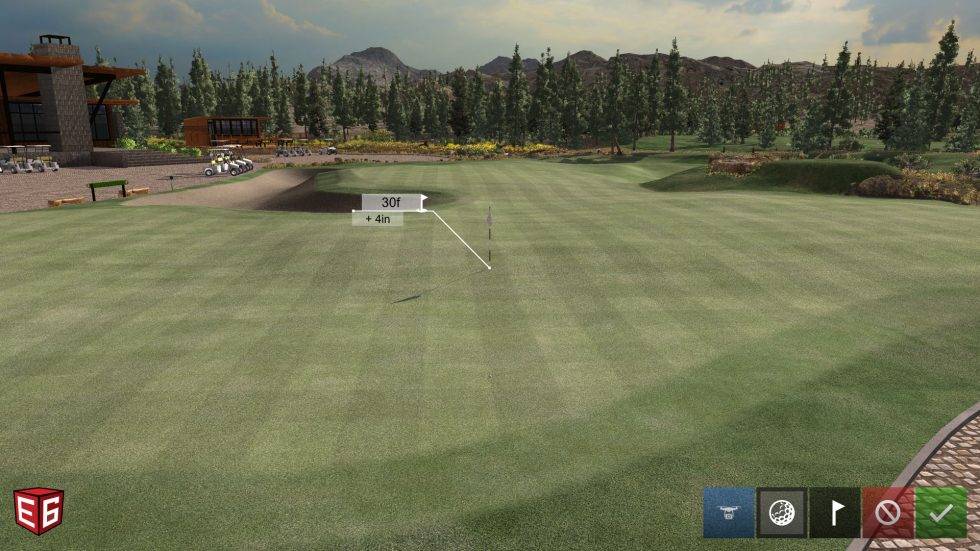Select the golf ball view button
Screen dimensions: 980x551
click(x=781, y=513)
